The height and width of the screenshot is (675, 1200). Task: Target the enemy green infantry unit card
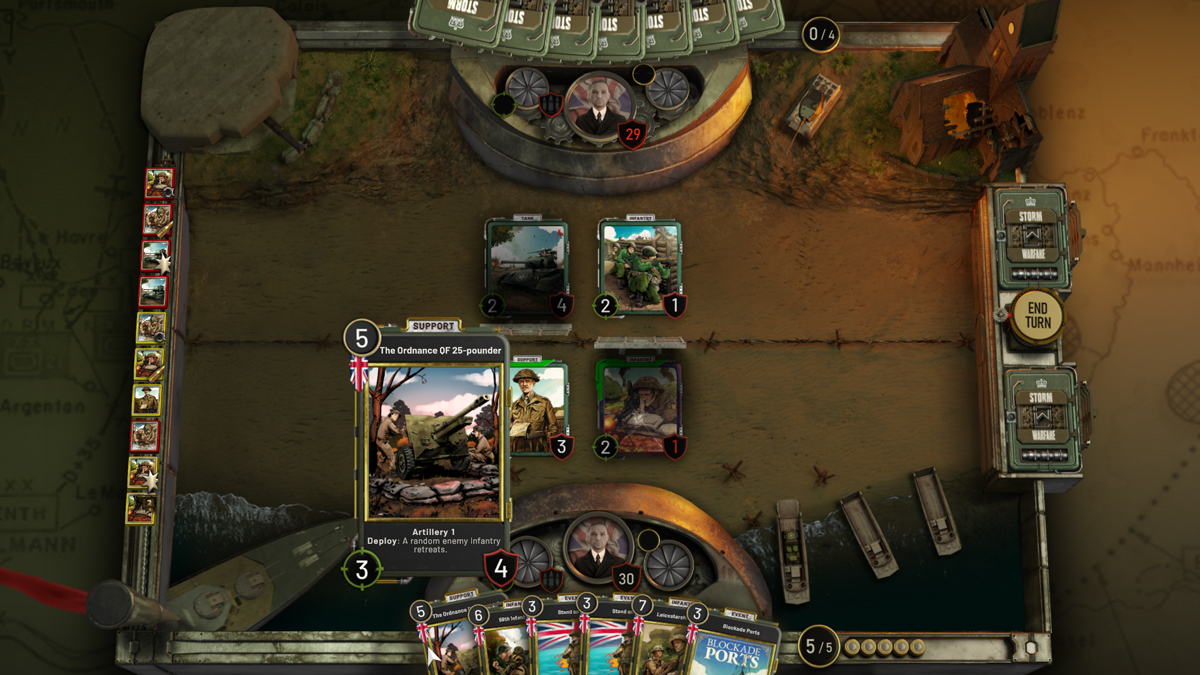click(640, 268)
